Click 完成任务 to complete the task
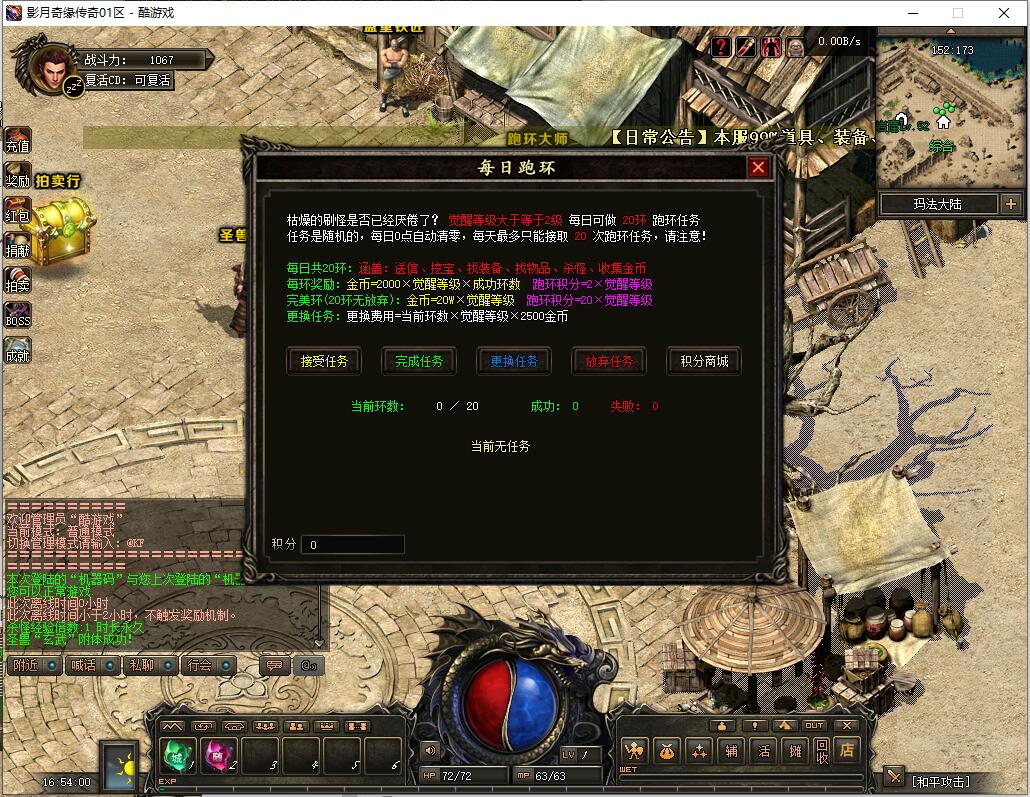1030x797 pixels. 419,361
